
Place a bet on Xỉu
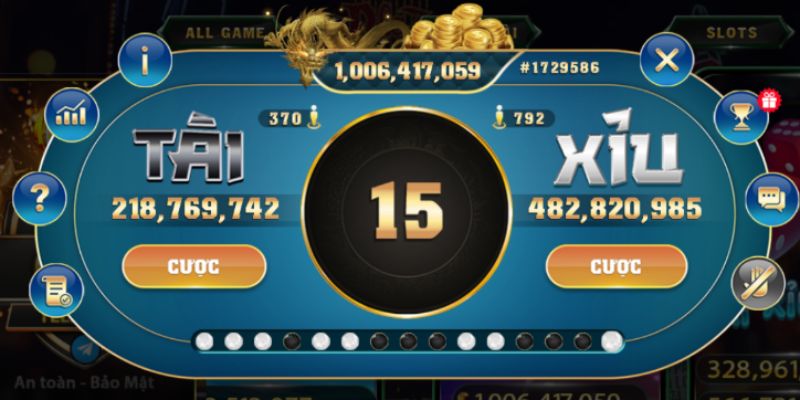(x=616, y=266)
